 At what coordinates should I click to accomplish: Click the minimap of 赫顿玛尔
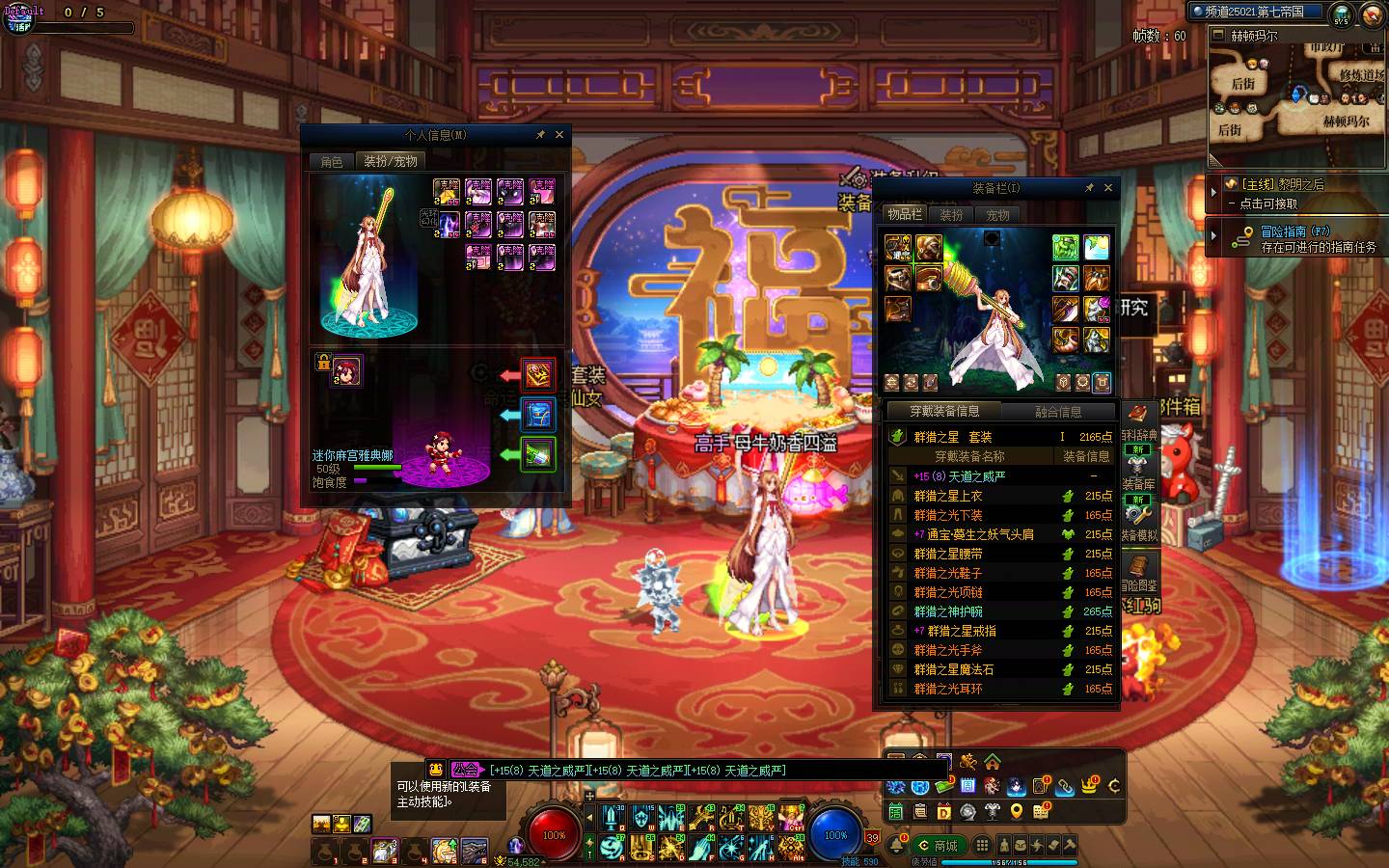coord(1296,95)
